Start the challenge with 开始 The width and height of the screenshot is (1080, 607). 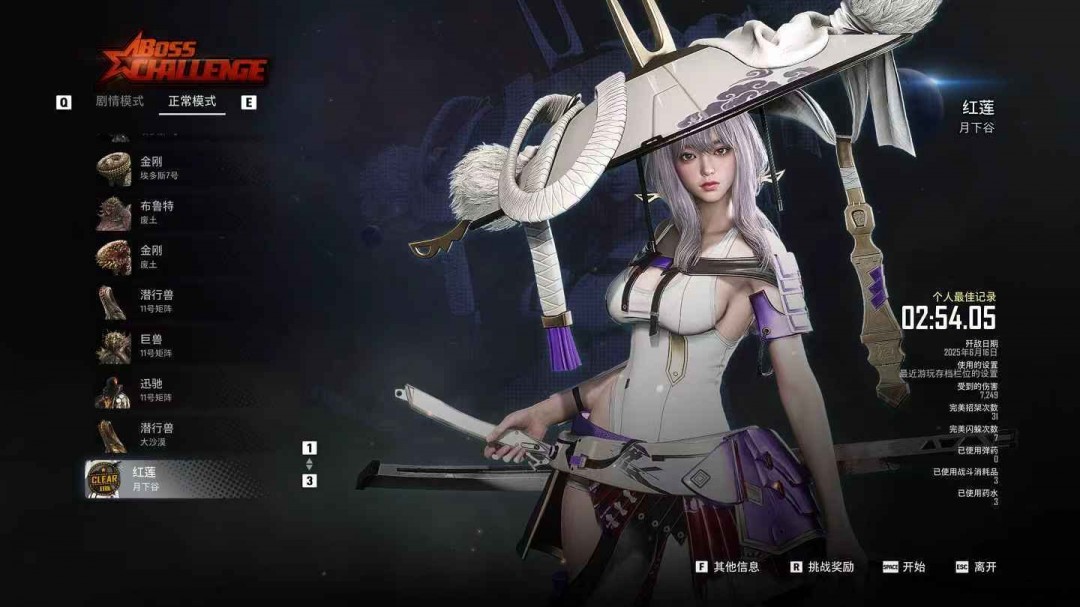pos(904,567)
